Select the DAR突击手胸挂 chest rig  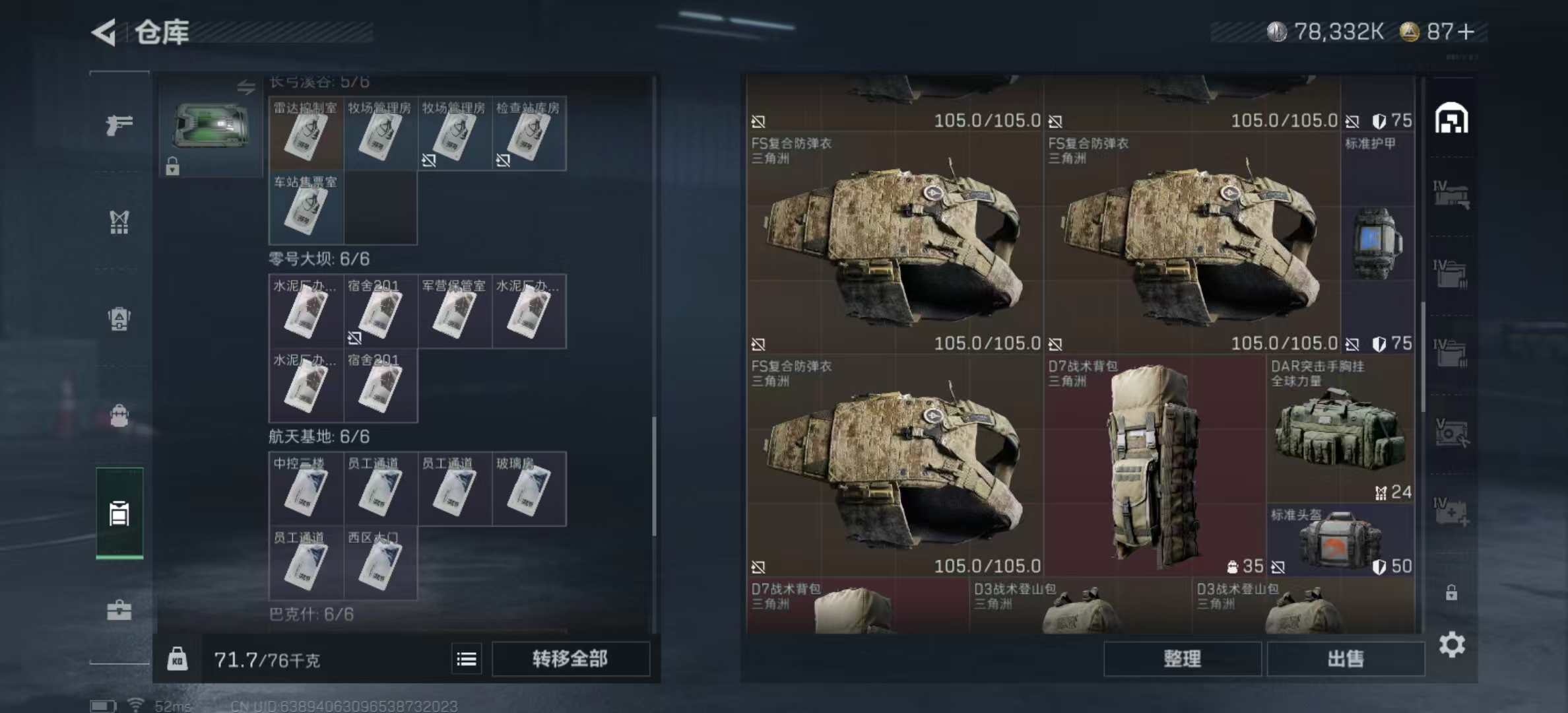click(1340, 429)
